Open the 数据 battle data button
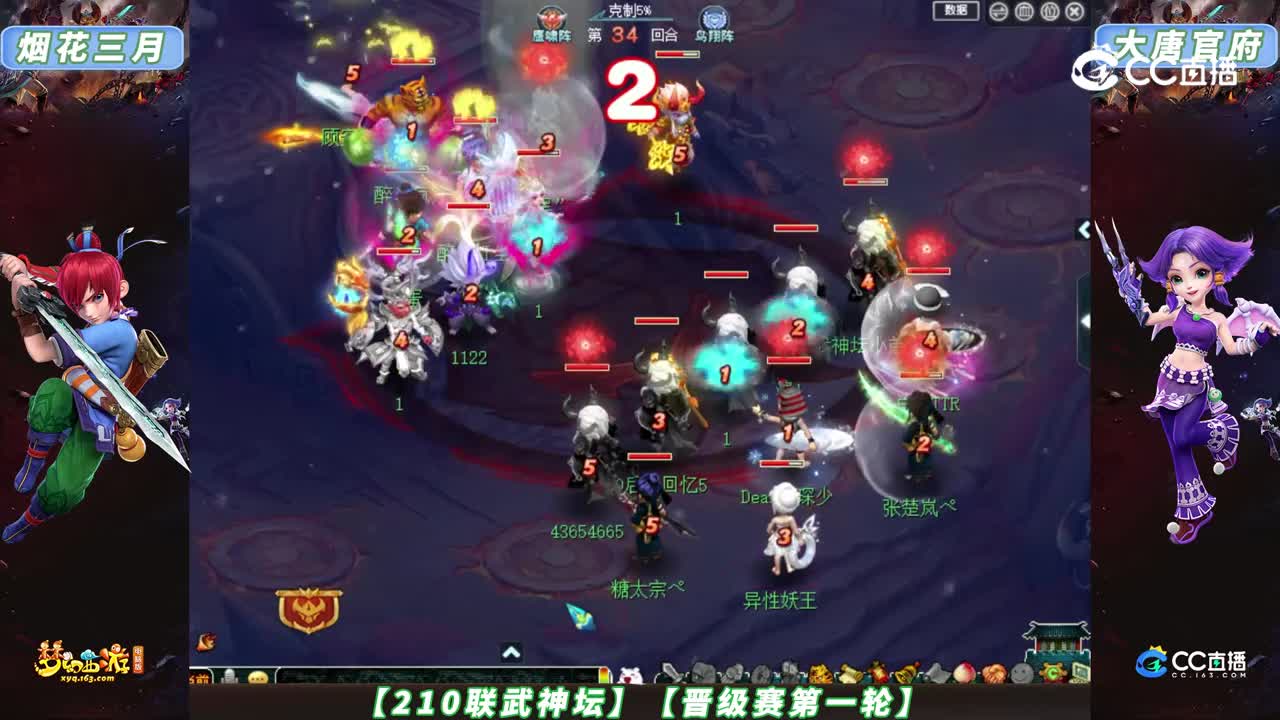 coord(955,10)
